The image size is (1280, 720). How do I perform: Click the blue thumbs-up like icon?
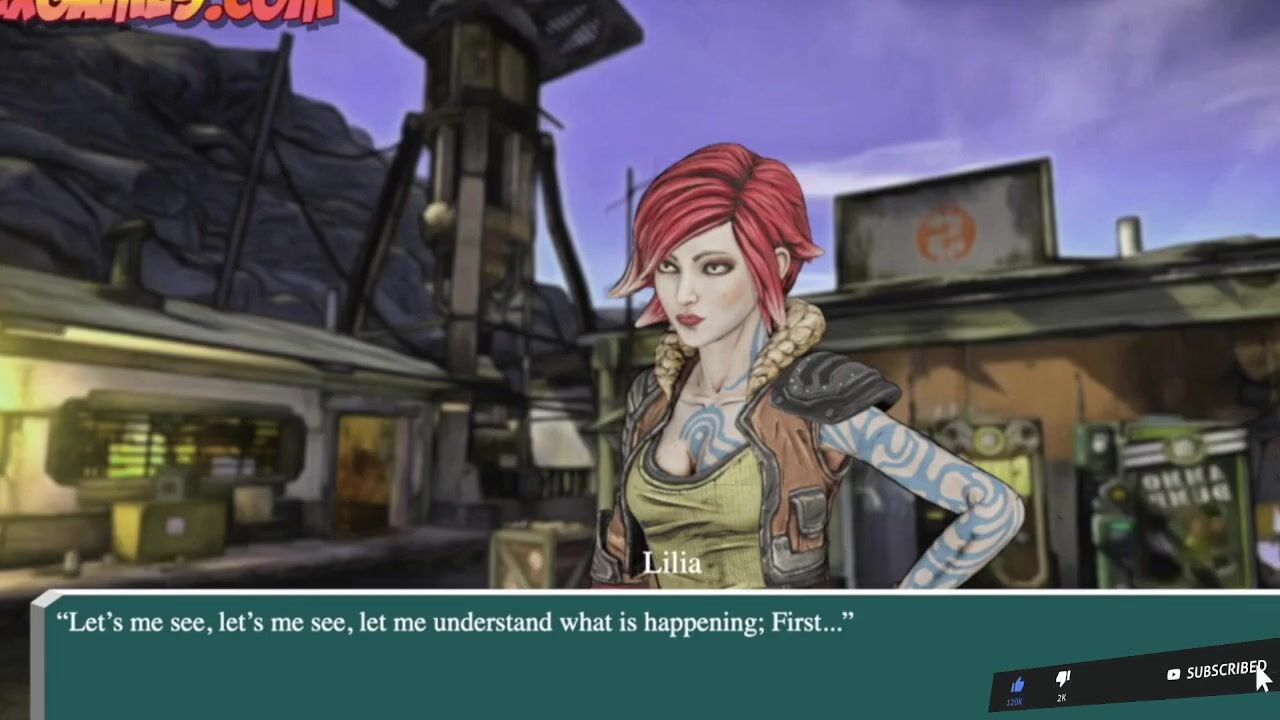click(1017, 685)
